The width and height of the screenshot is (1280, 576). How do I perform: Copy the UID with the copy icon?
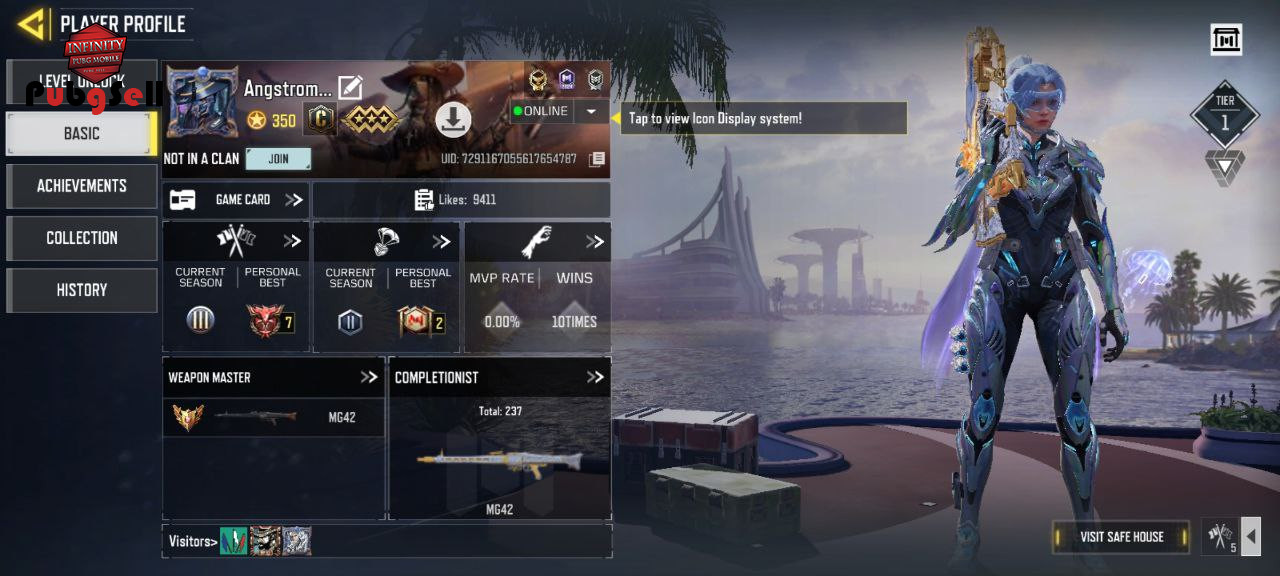click(x=597, y=159)
